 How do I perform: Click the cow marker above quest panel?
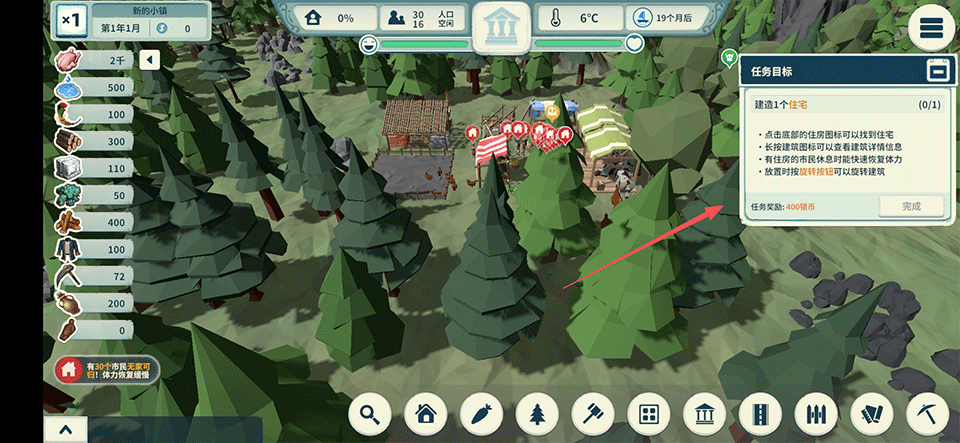(x=729, y=57)
